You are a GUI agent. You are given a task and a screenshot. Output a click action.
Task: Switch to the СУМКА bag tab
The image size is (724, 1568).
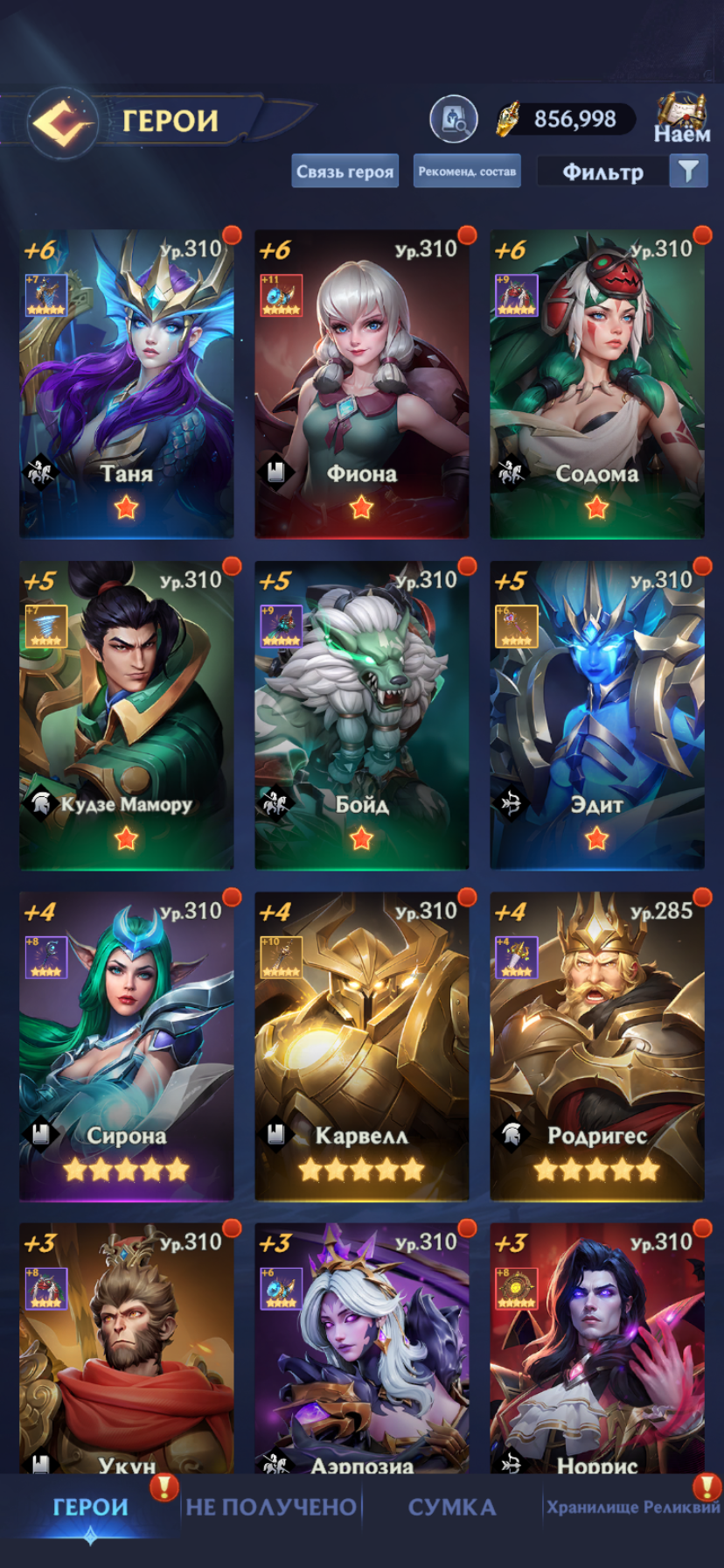click(x=452, y=1507)
